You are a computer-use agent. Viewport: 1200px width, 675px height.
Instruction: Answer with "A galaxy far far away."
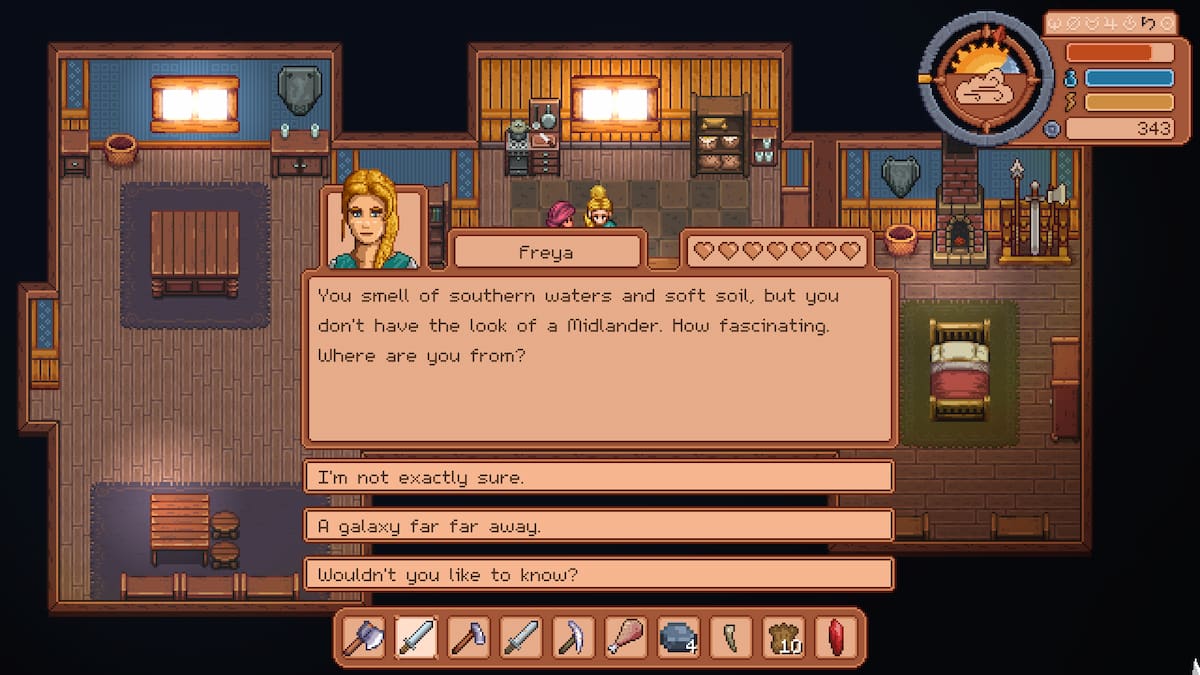coord(598,526)
